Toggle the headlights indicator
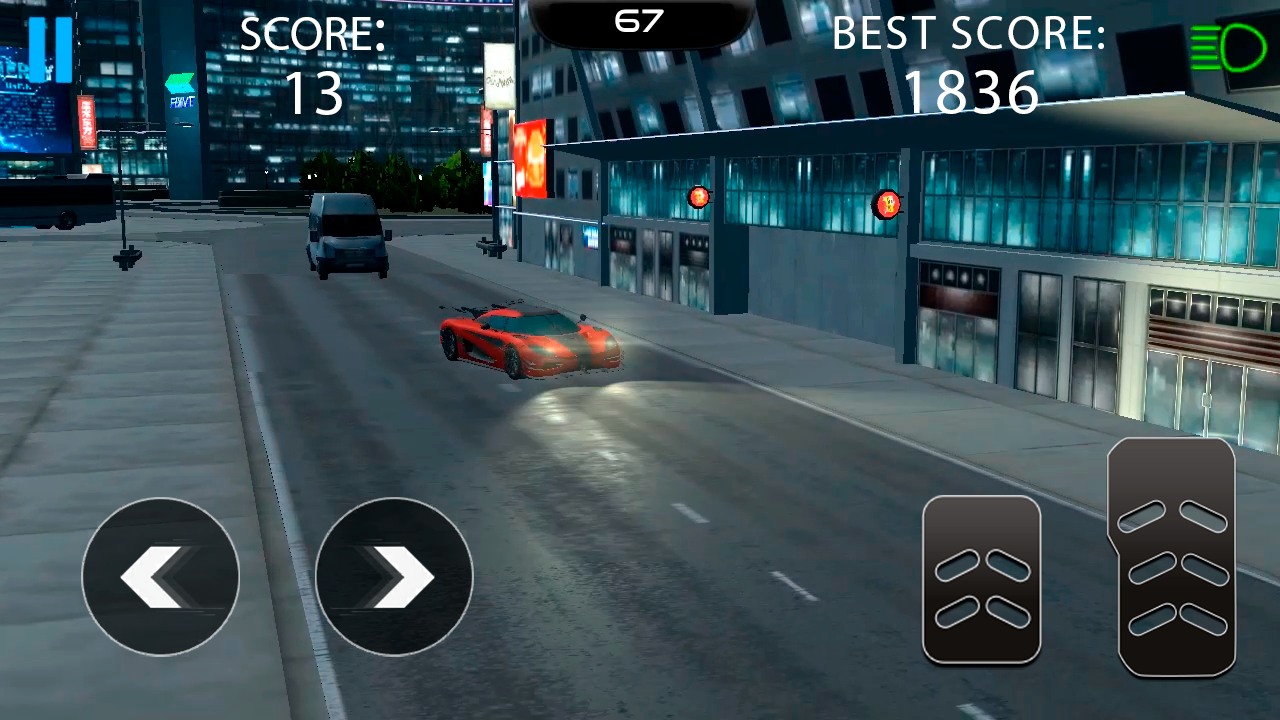This screenshot has width=1280, height=720. pos(1228,48)
